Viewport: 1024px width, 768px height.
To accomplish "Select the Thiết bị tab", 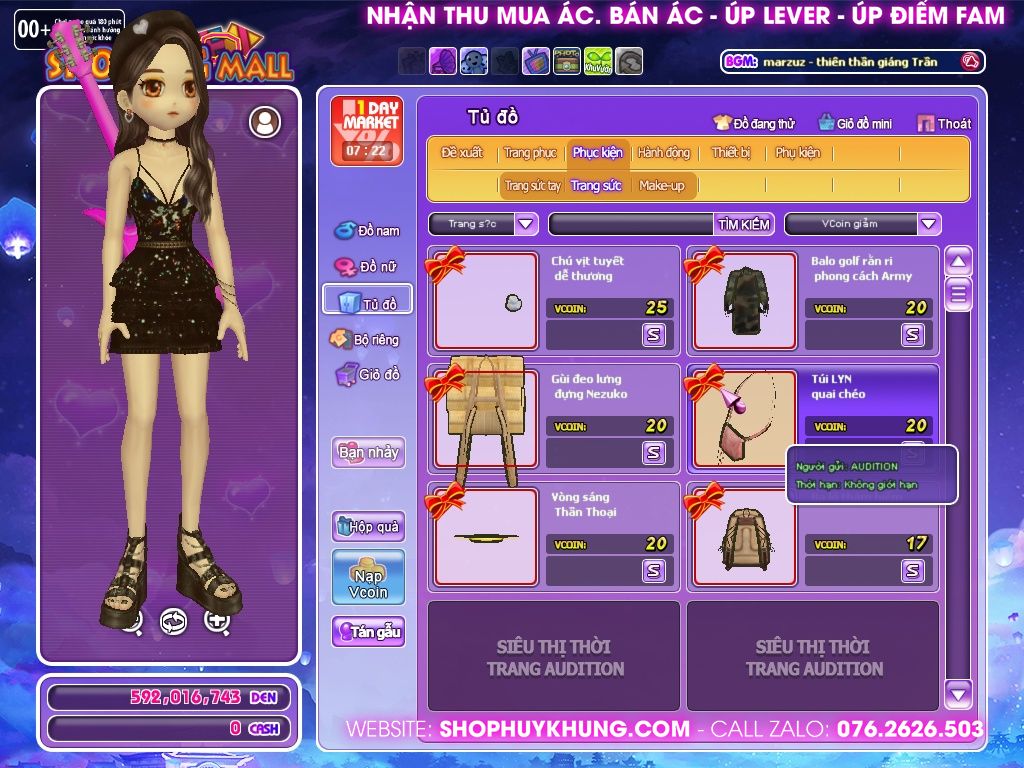I will (x=731, y=153).
